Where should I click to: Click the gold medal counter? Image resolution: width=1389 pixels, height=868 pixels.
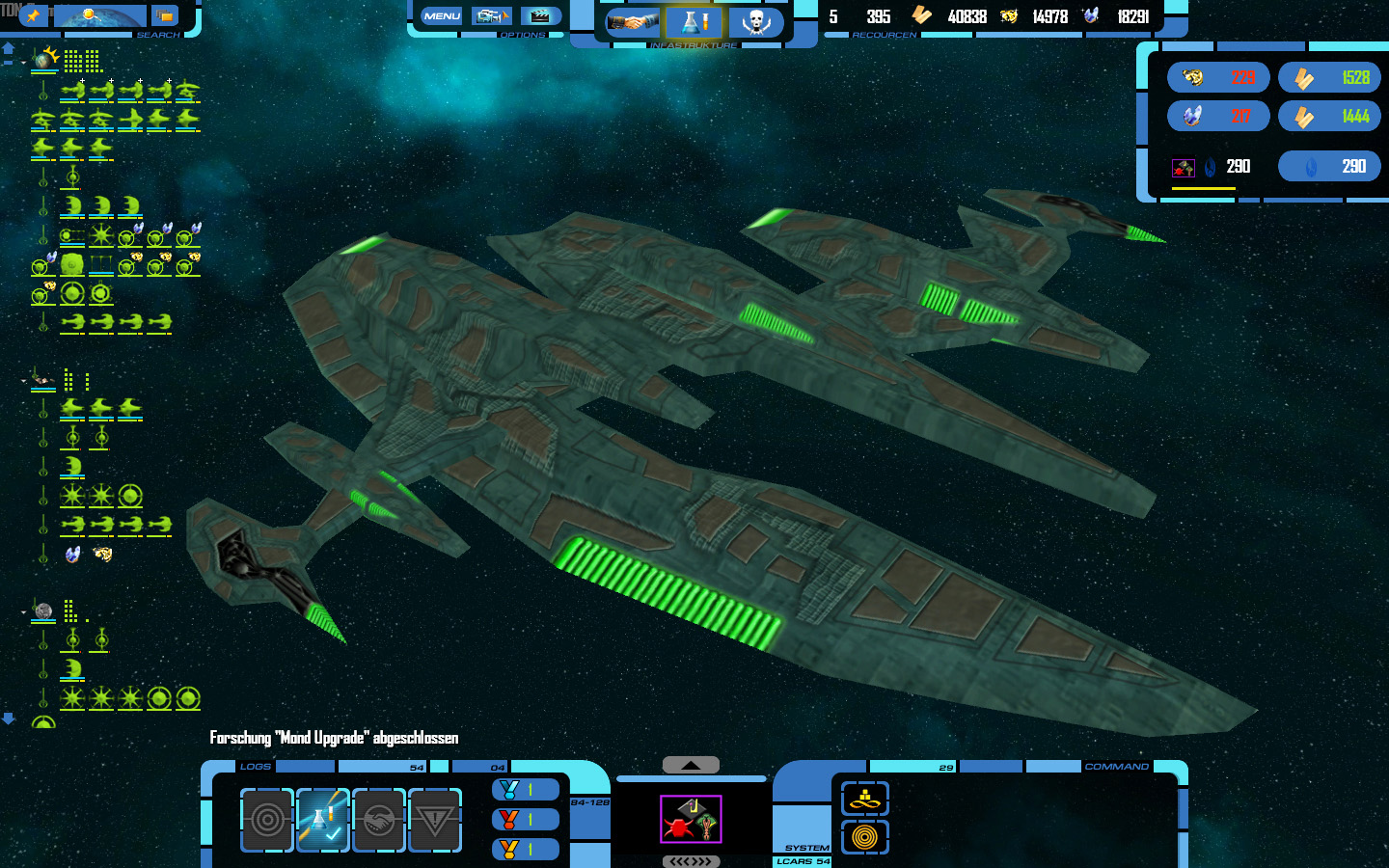526,850
